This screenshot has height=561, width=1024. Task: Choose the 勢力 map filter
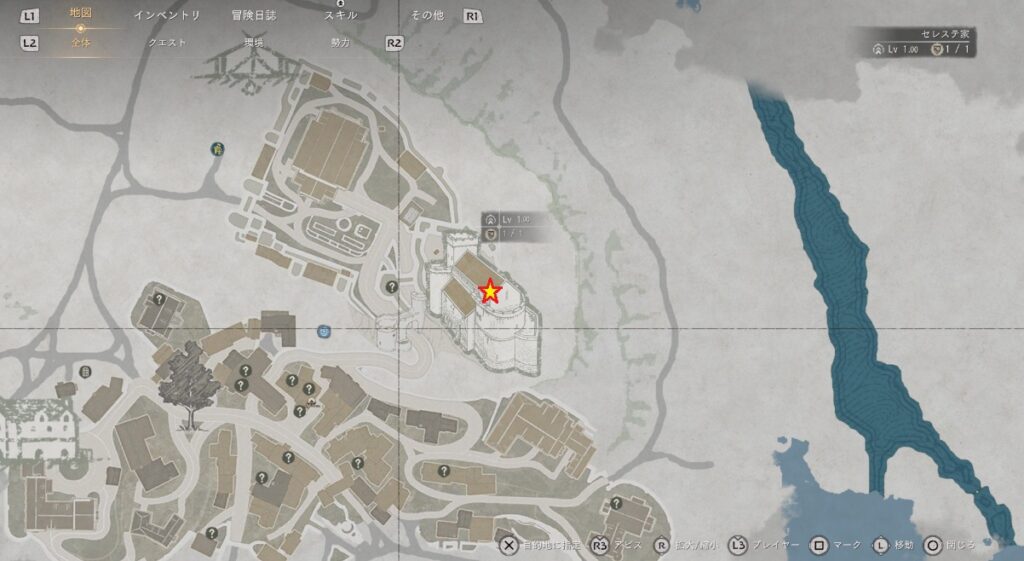pos(340,44)
